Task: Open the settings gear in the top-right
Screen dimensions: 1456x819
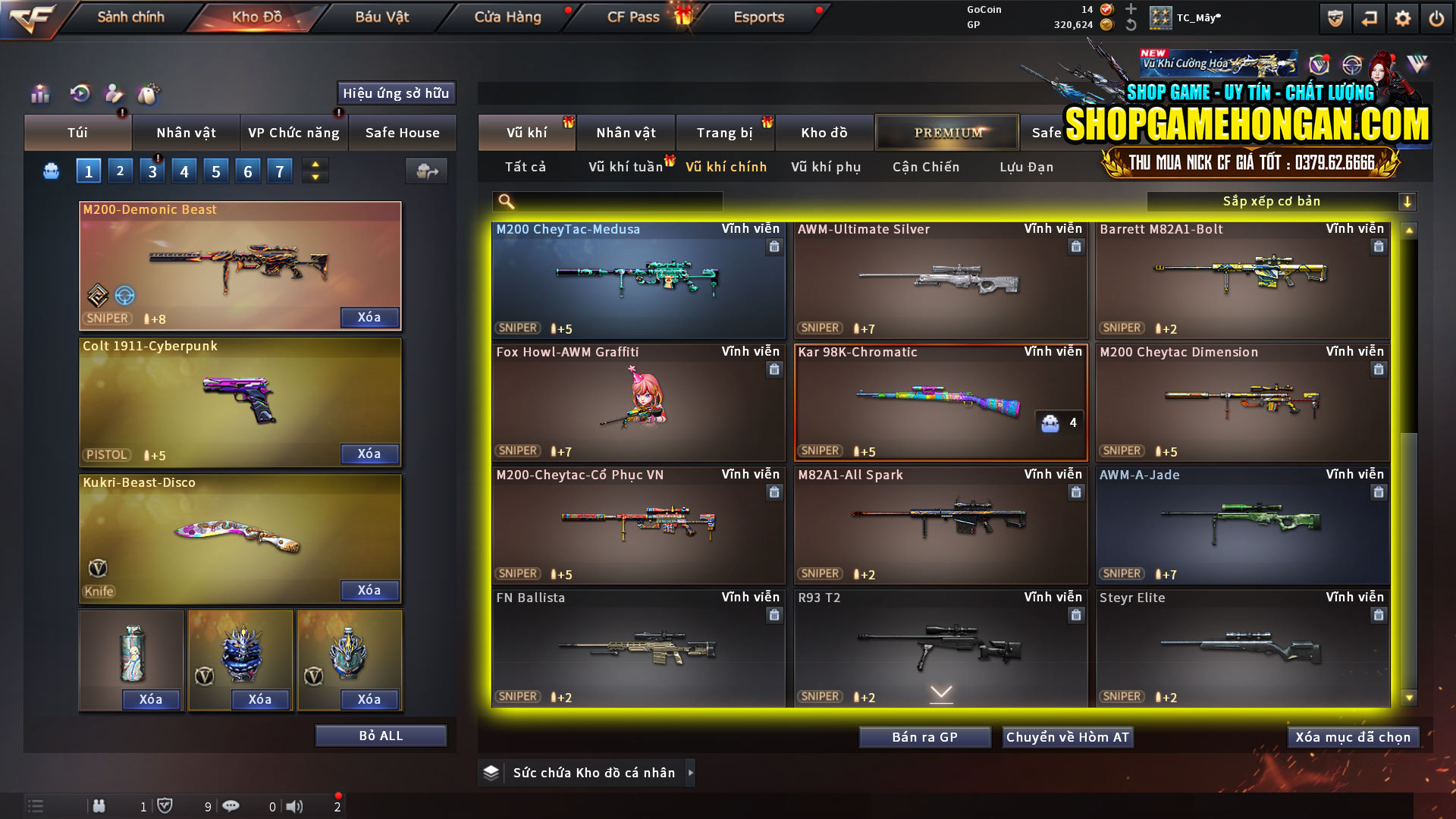Action: point(1402,17)
